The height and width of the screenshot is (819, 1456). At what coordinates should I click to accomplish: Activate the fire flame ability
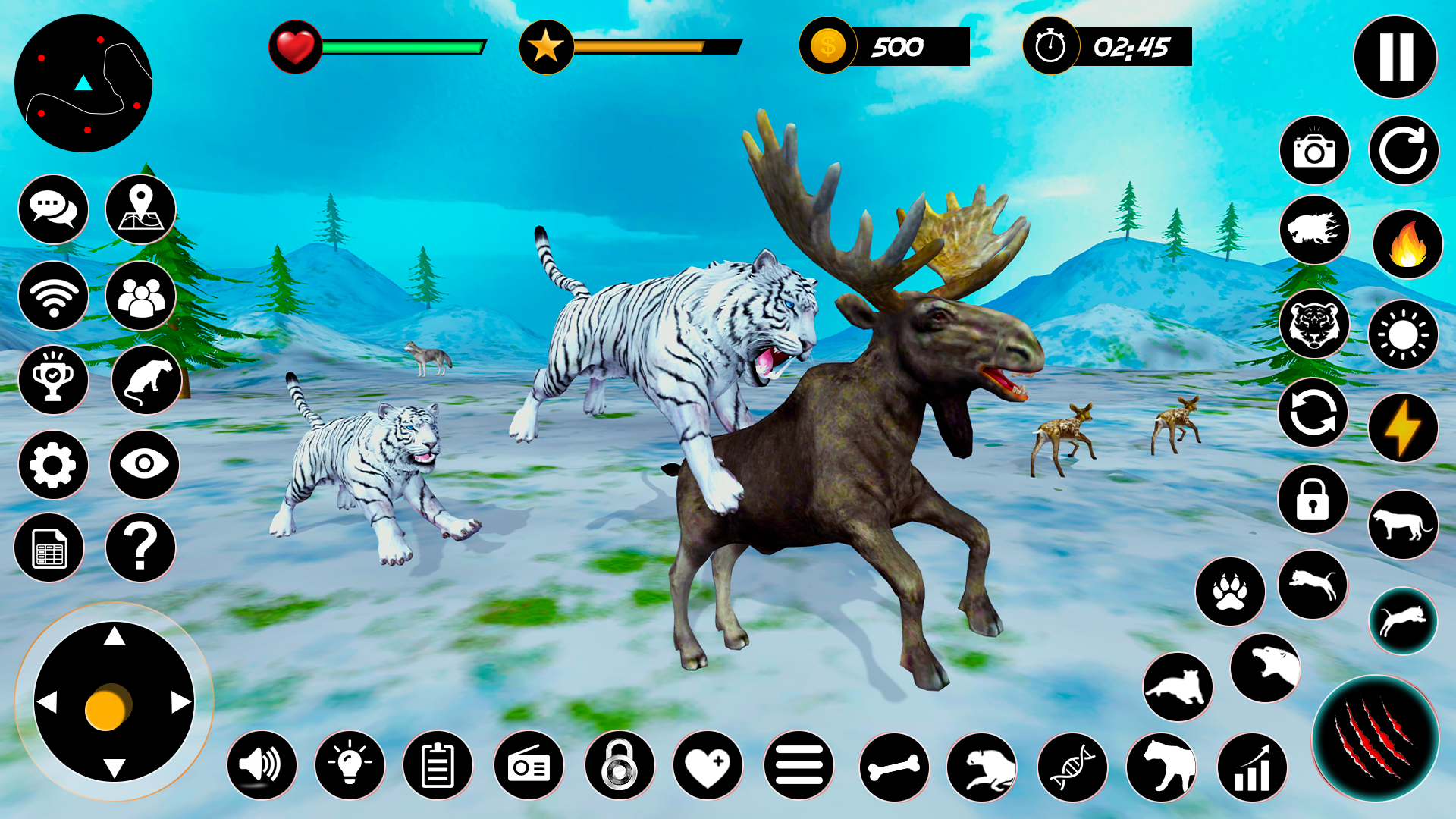pyautogui.click(x=1407, y=244)
